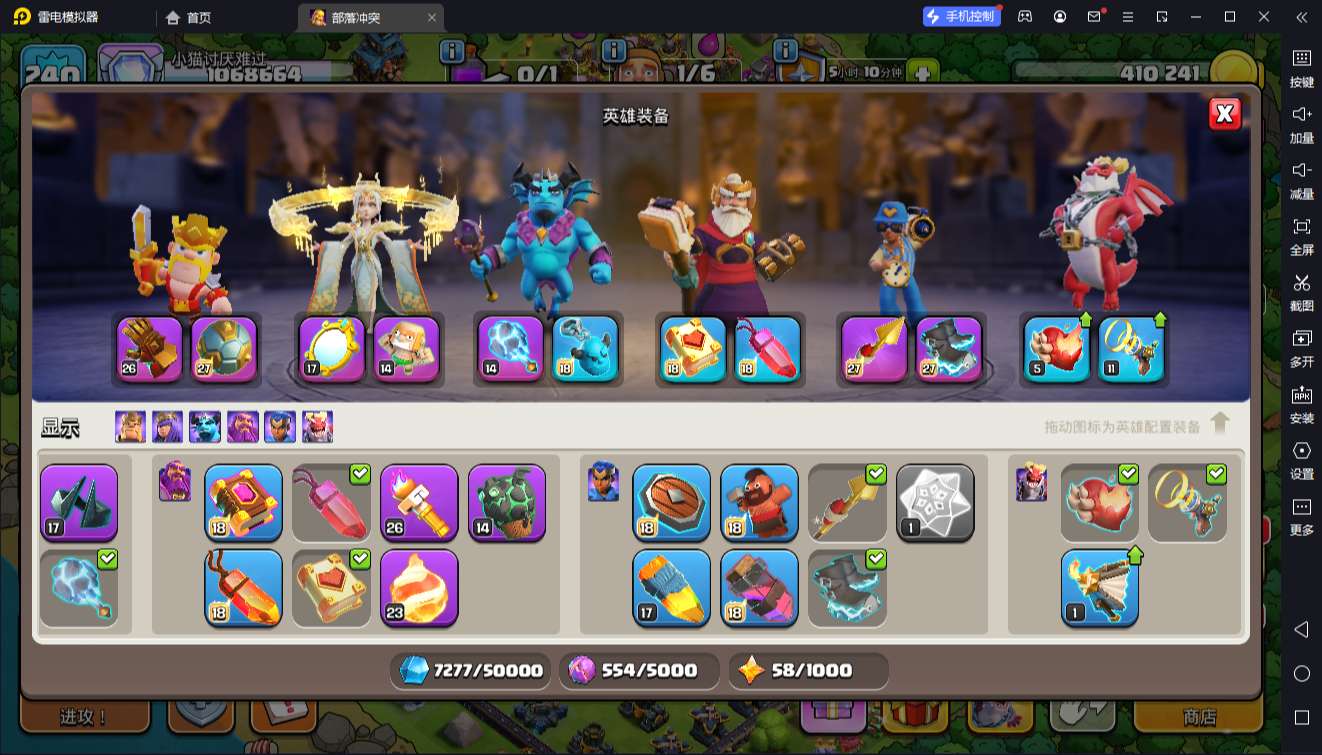Select the equipped level 18 heart book

(x=694, y=349)
